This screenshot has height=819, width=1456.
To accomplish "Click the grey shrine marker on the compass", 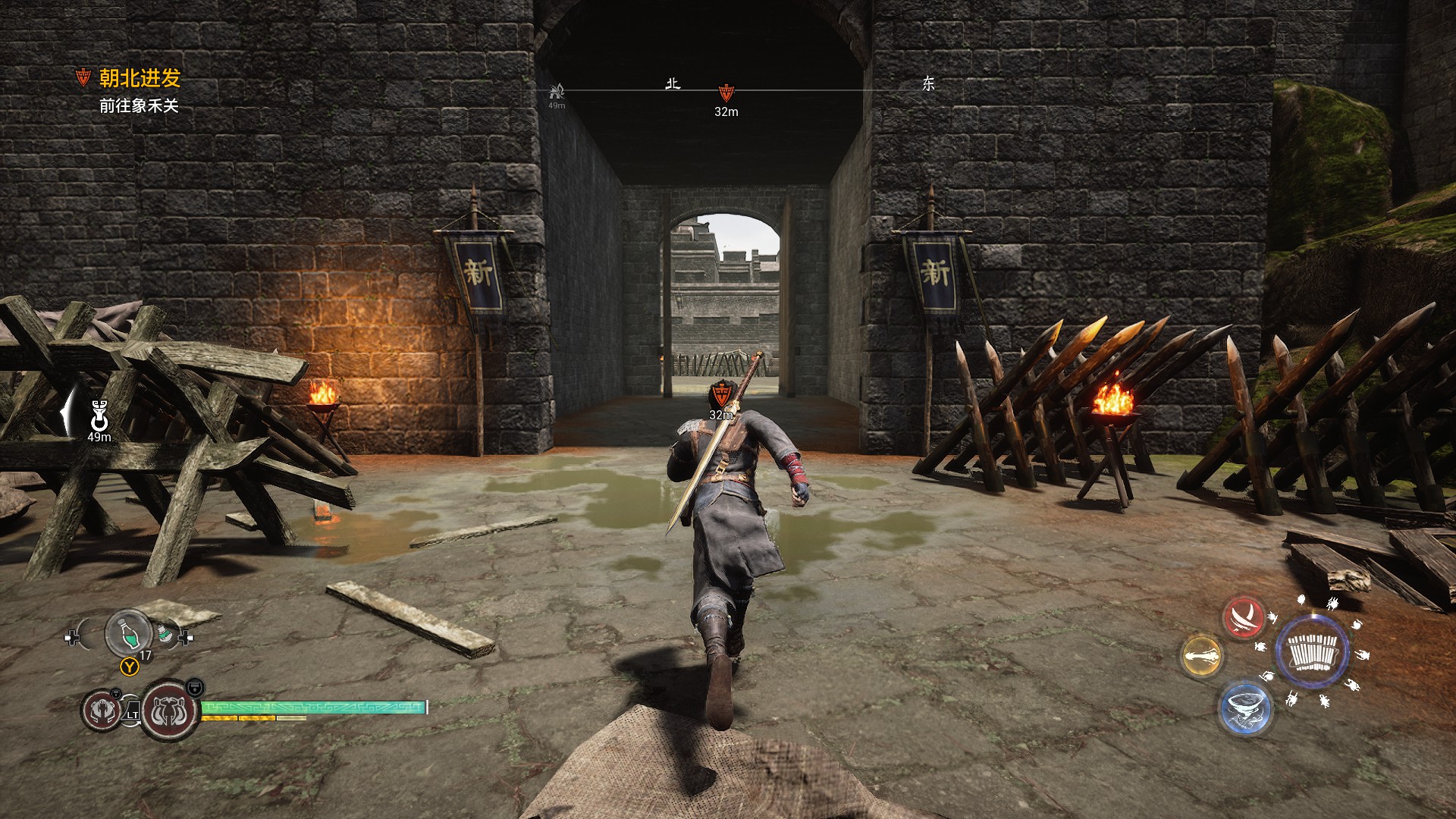I will [557, 93].
